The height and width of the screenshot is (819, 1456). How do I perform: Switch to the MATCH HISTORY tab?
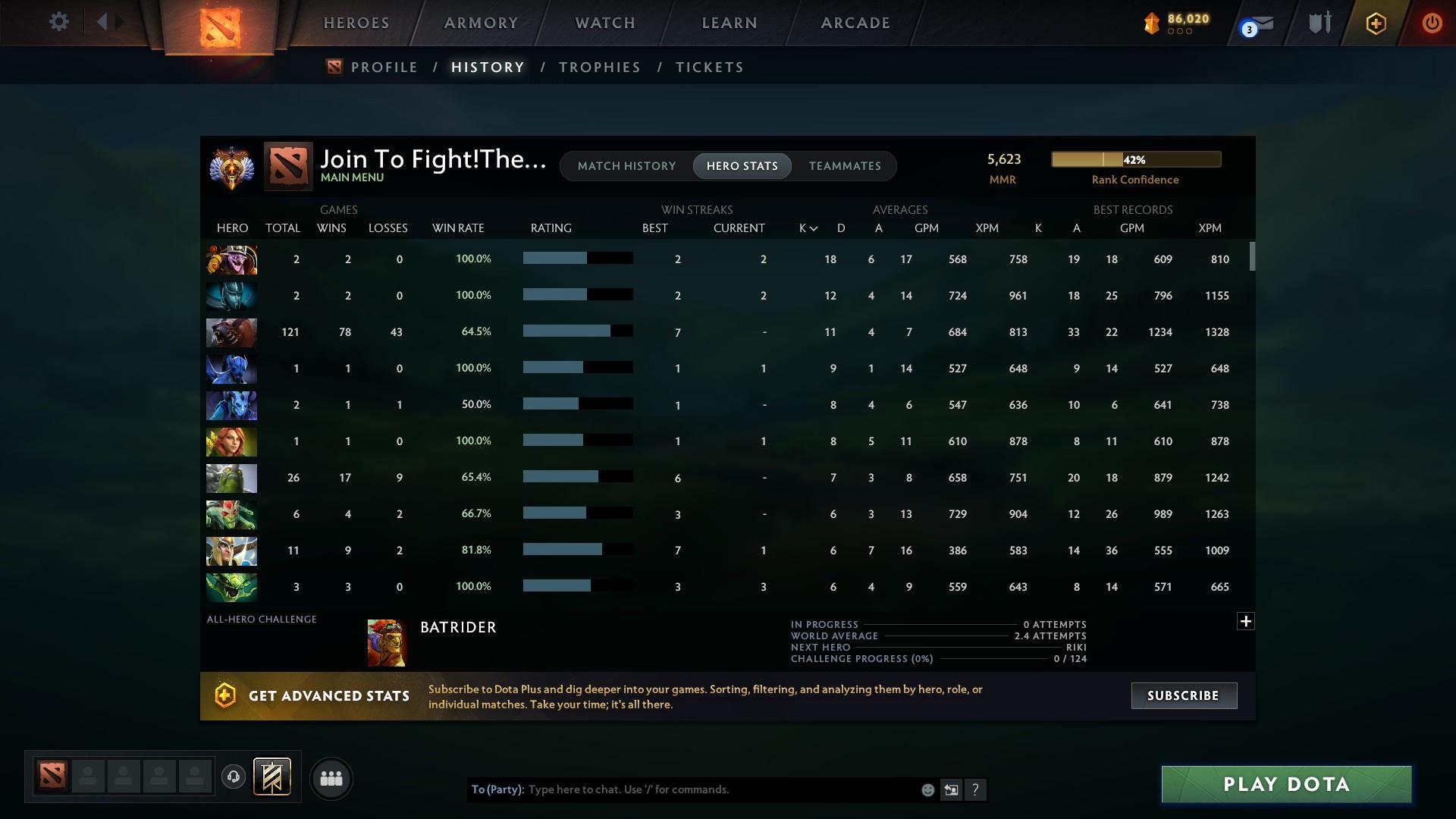click(626, 166)
